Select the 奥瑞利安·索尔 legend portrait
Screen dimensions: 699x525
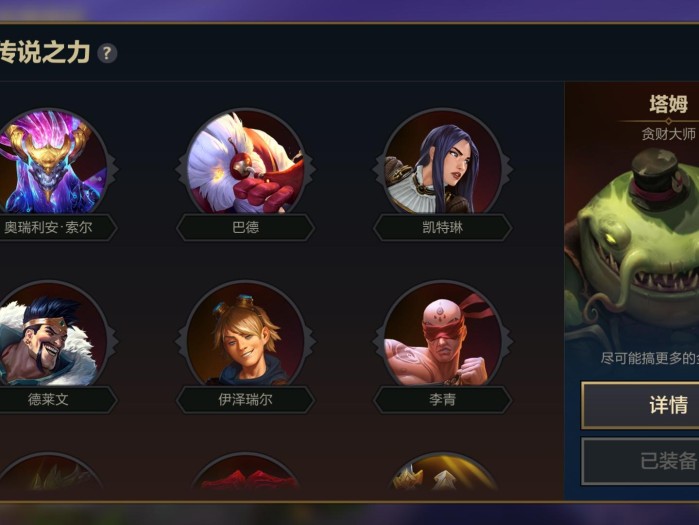[x=50, y=163]
